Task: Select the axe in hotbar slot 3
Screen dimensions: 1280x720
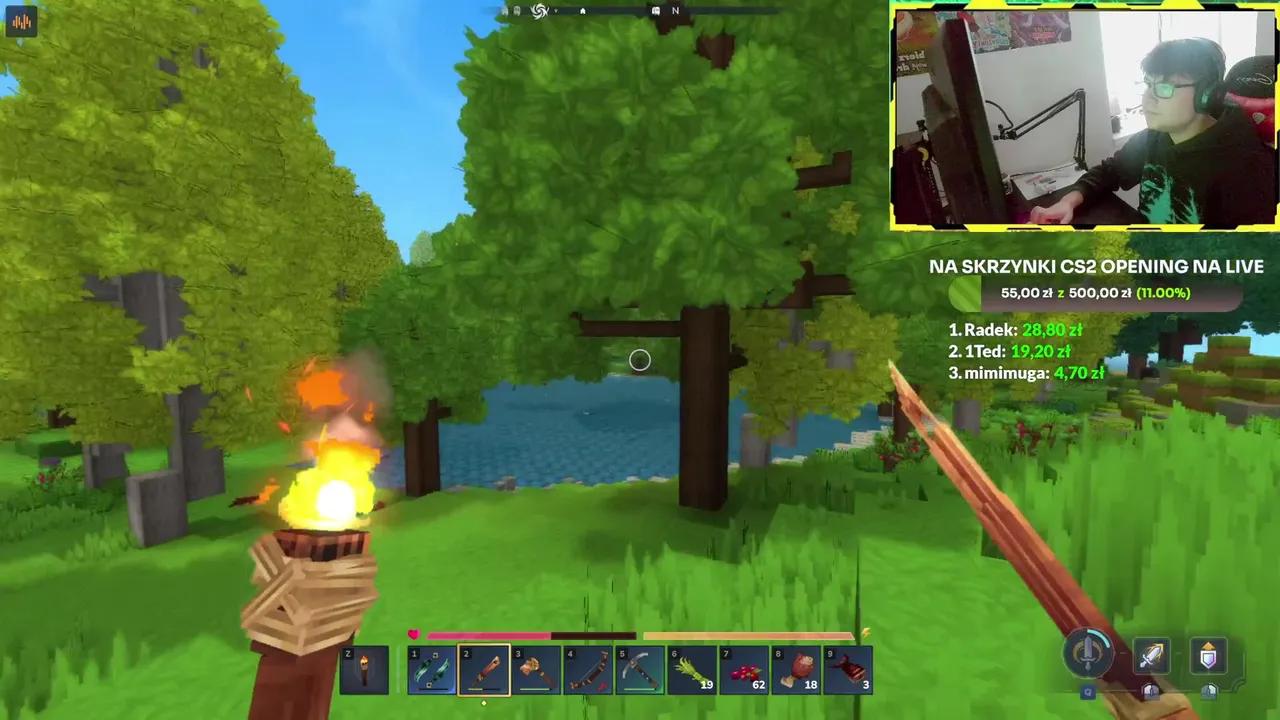Action: (x=536, y=668)
